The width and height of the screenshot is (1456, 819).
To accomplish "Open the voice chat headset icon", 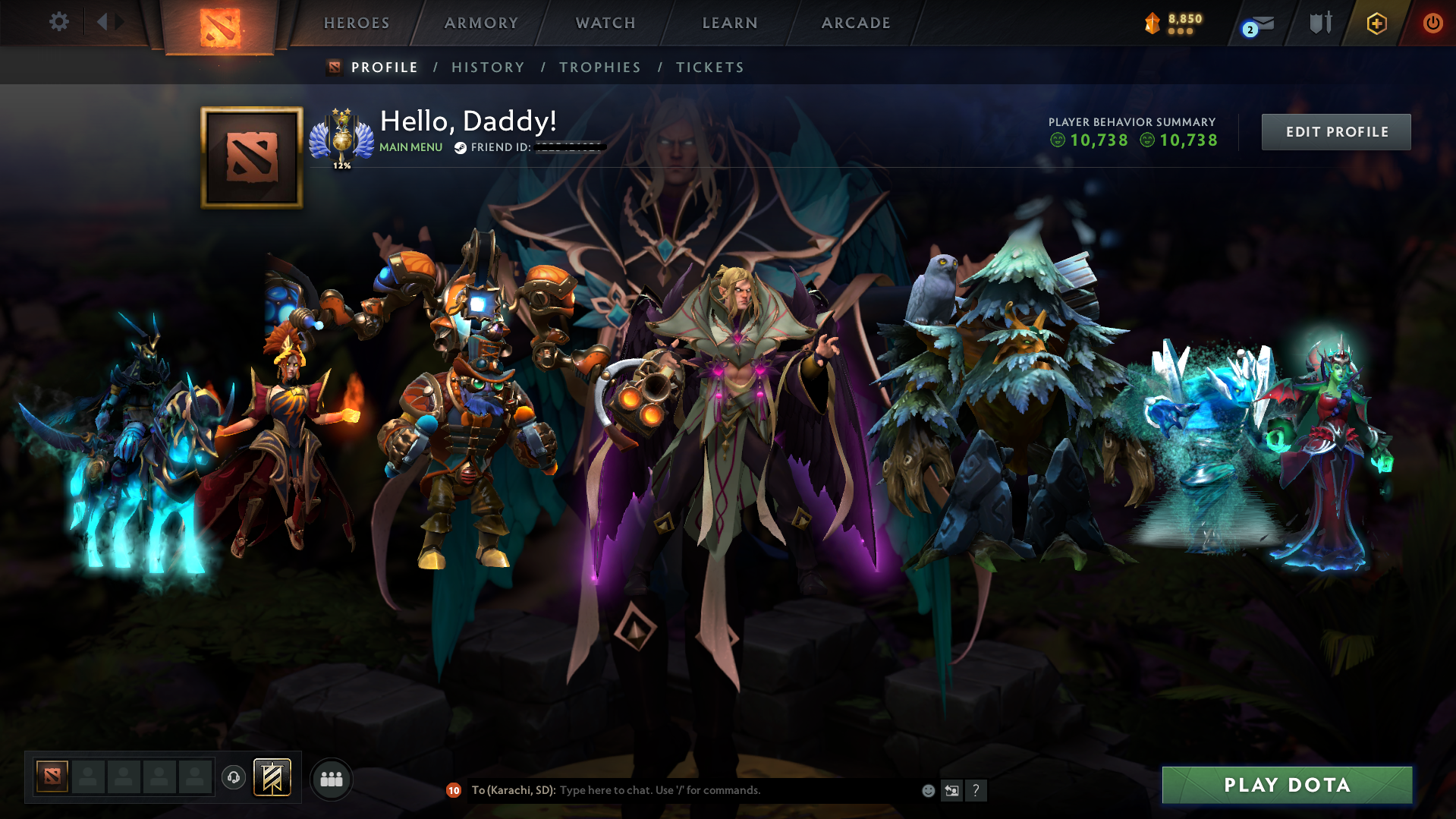I will coord(233,778).
